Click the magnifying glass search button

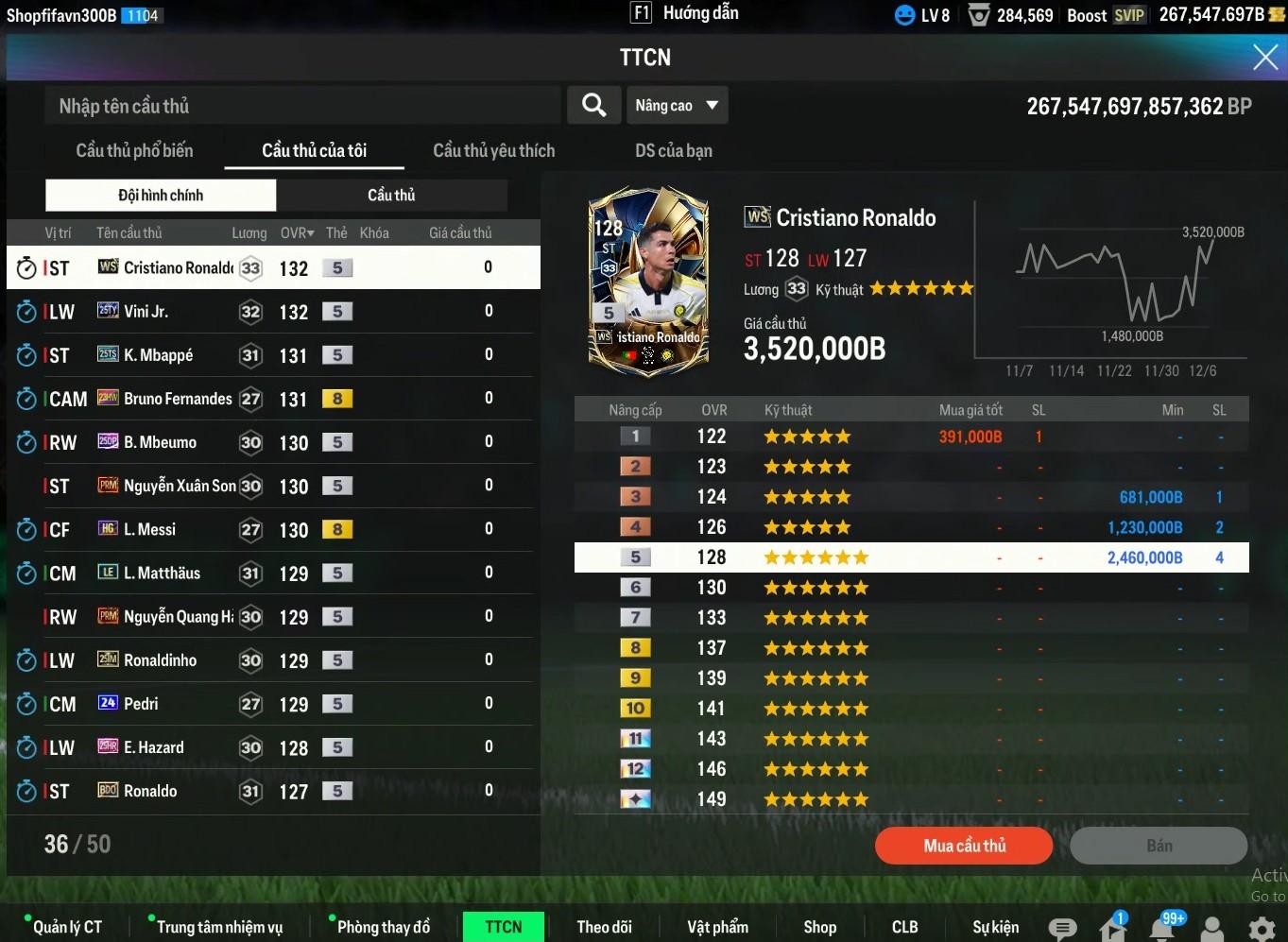tap(593, 105)
